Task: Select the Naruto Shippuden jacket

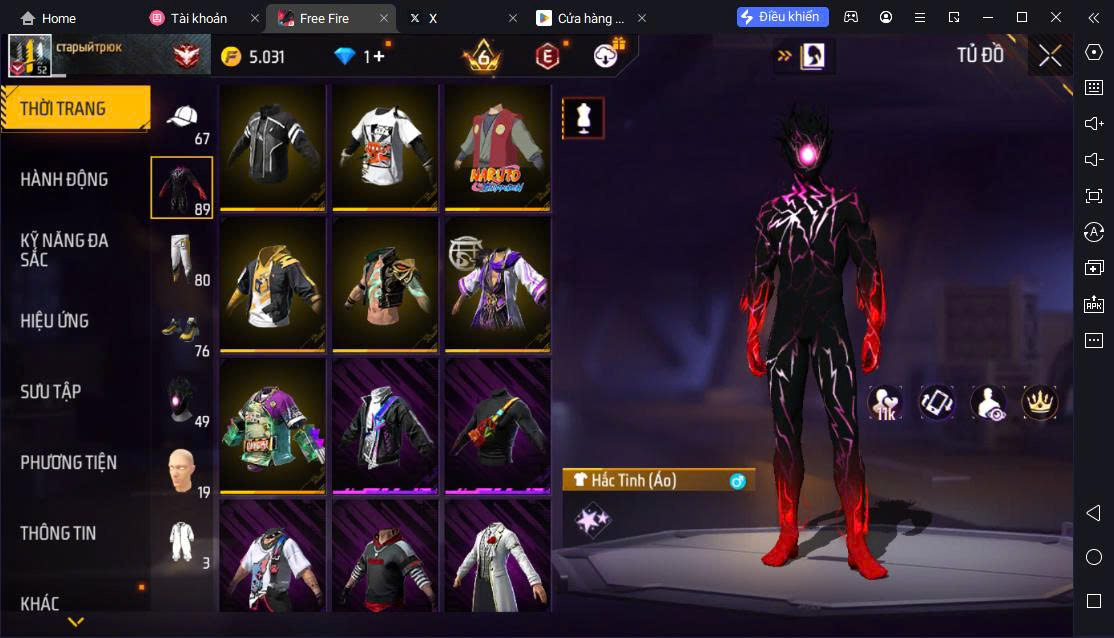Action: (497, 147)
